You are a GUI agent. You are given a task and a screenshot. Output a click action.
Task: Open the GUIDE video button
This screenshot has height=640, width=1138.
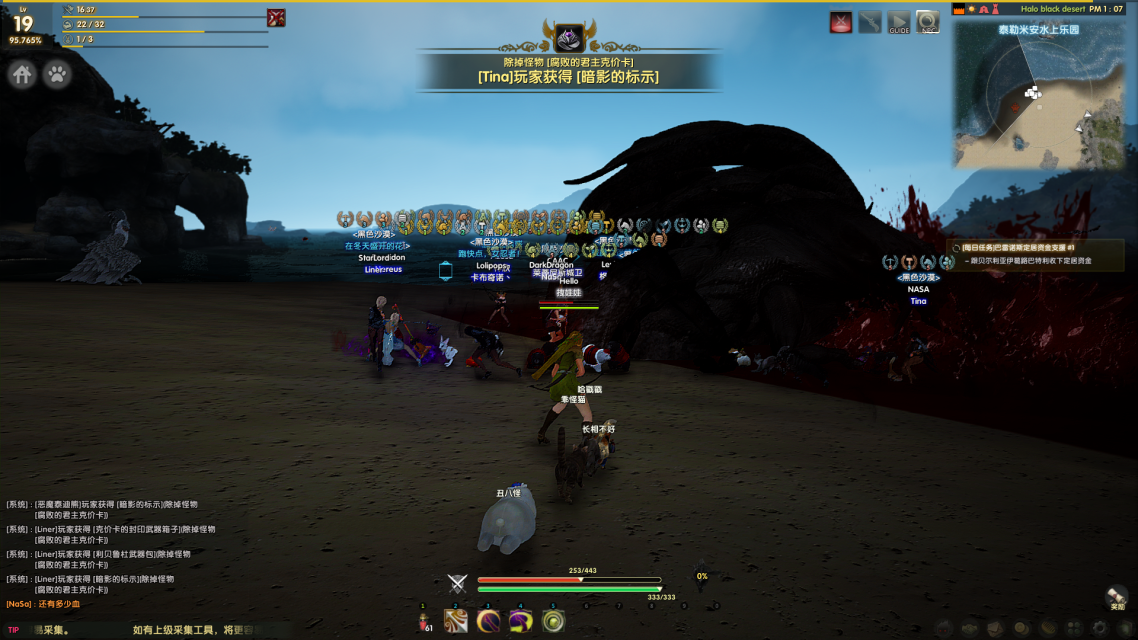click(x=899, y=22)
